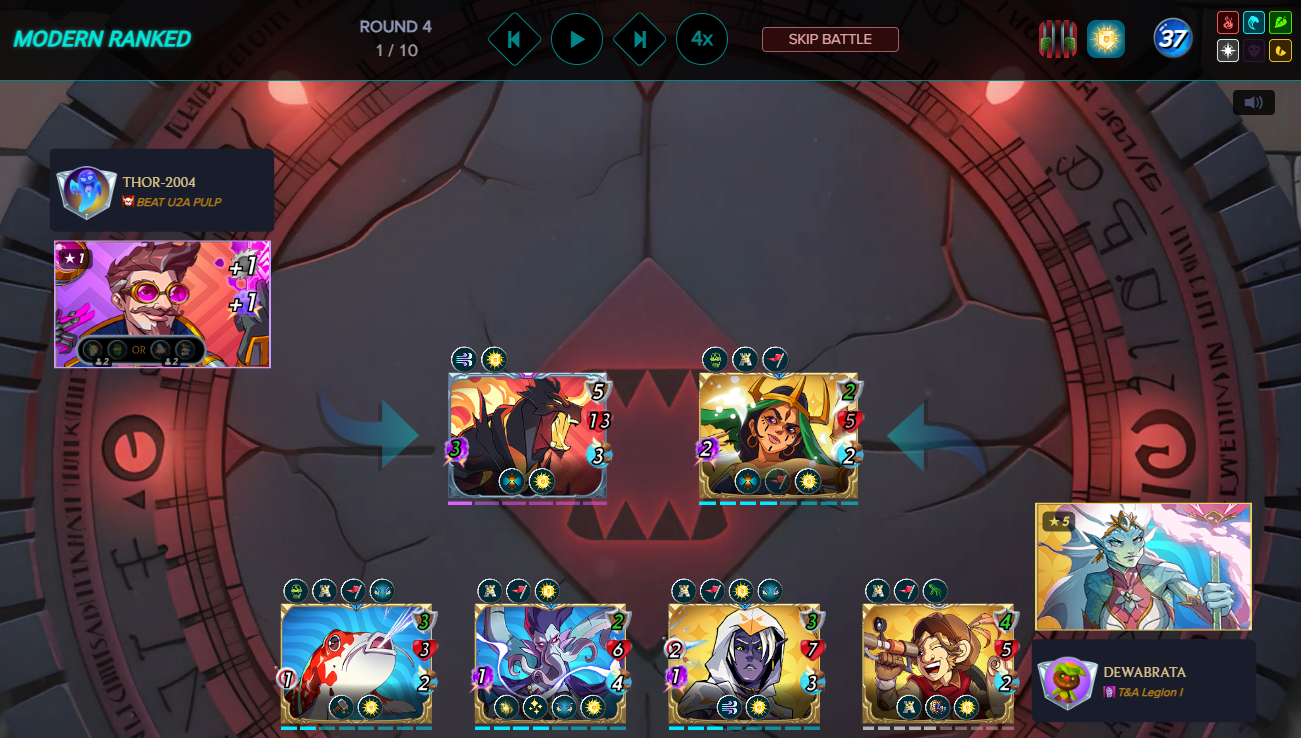
Task: Select the tentacled purple creature card
Action: pos(550,662)
